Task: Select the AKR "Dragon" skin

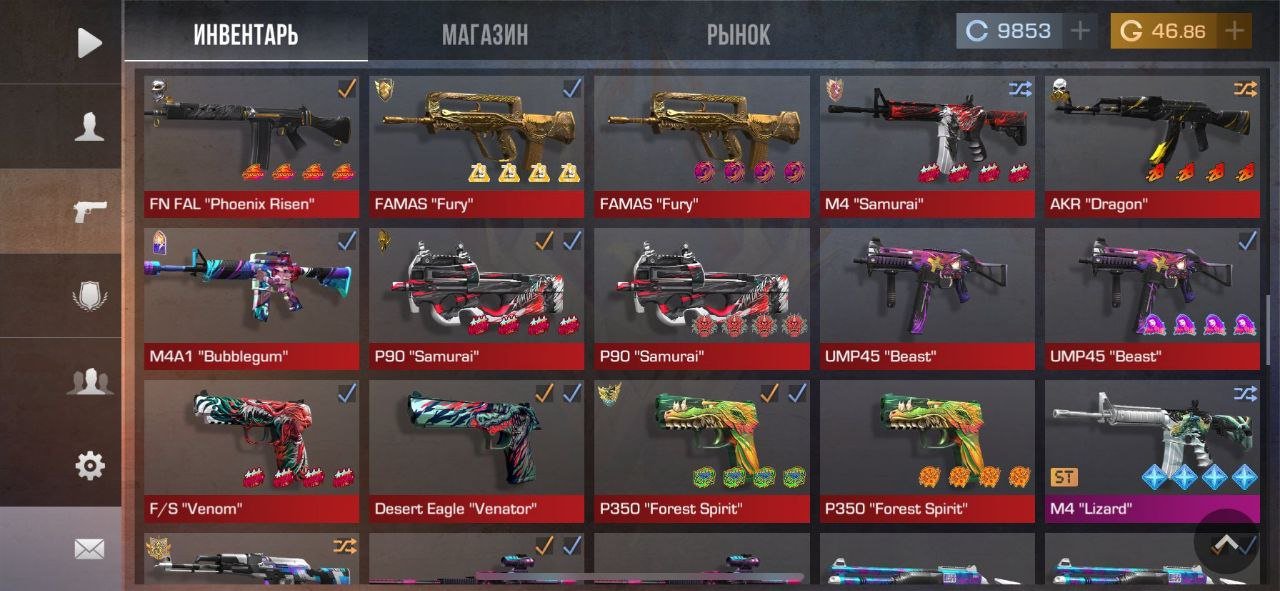Action: tap(1152, 146)
